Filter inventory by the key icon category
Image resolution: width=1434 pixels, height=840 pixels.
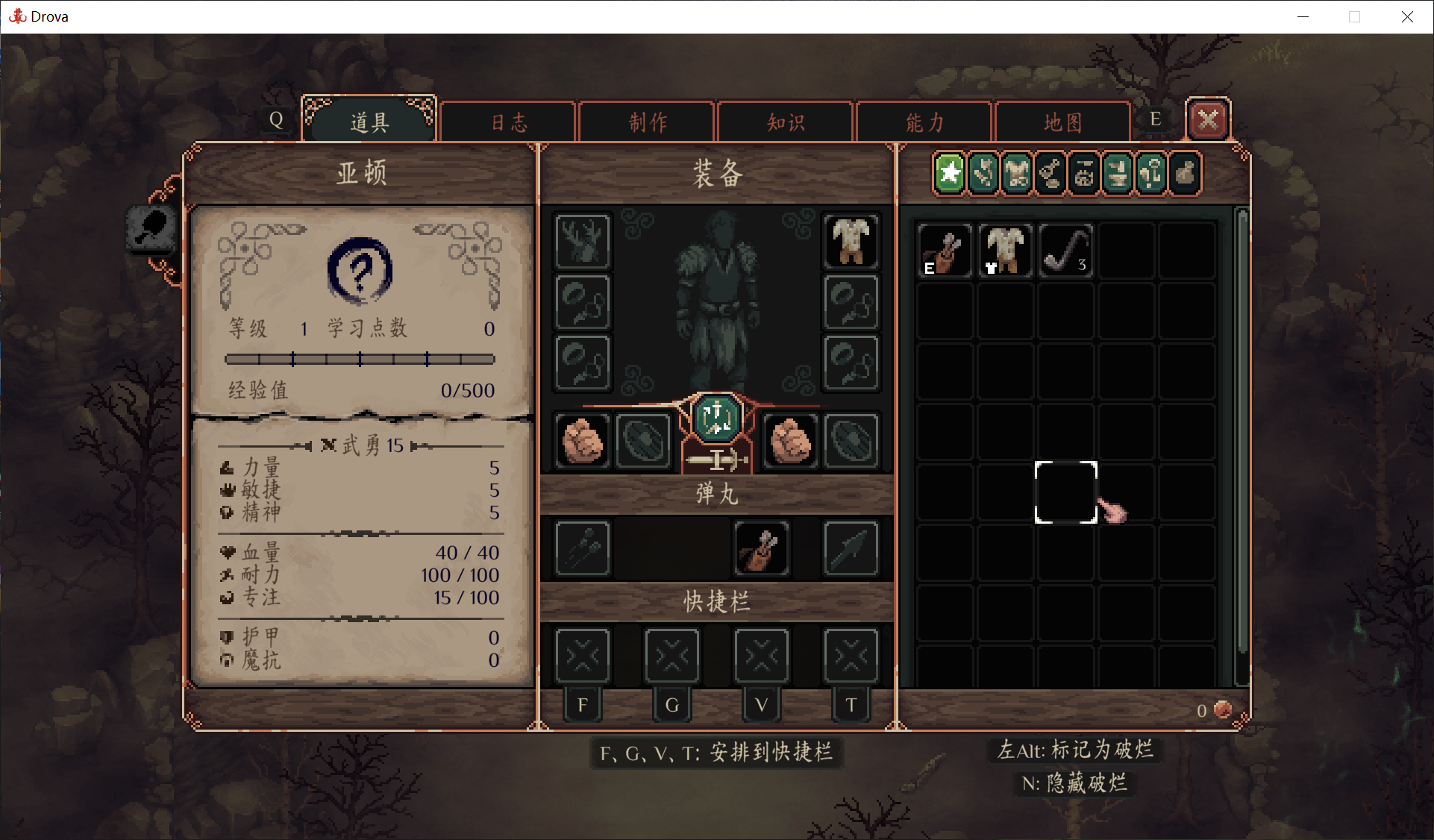(x=1151, y=174)
